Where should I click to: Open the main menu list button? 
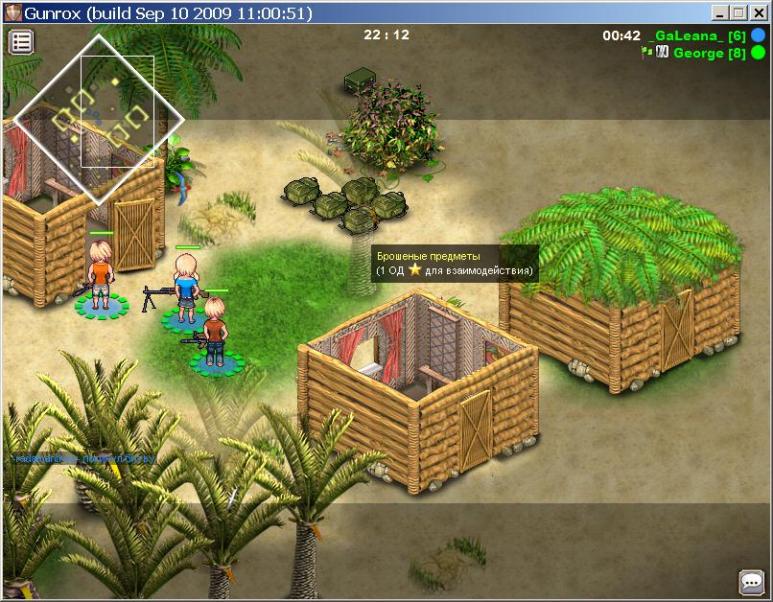[x=21, y=42]
